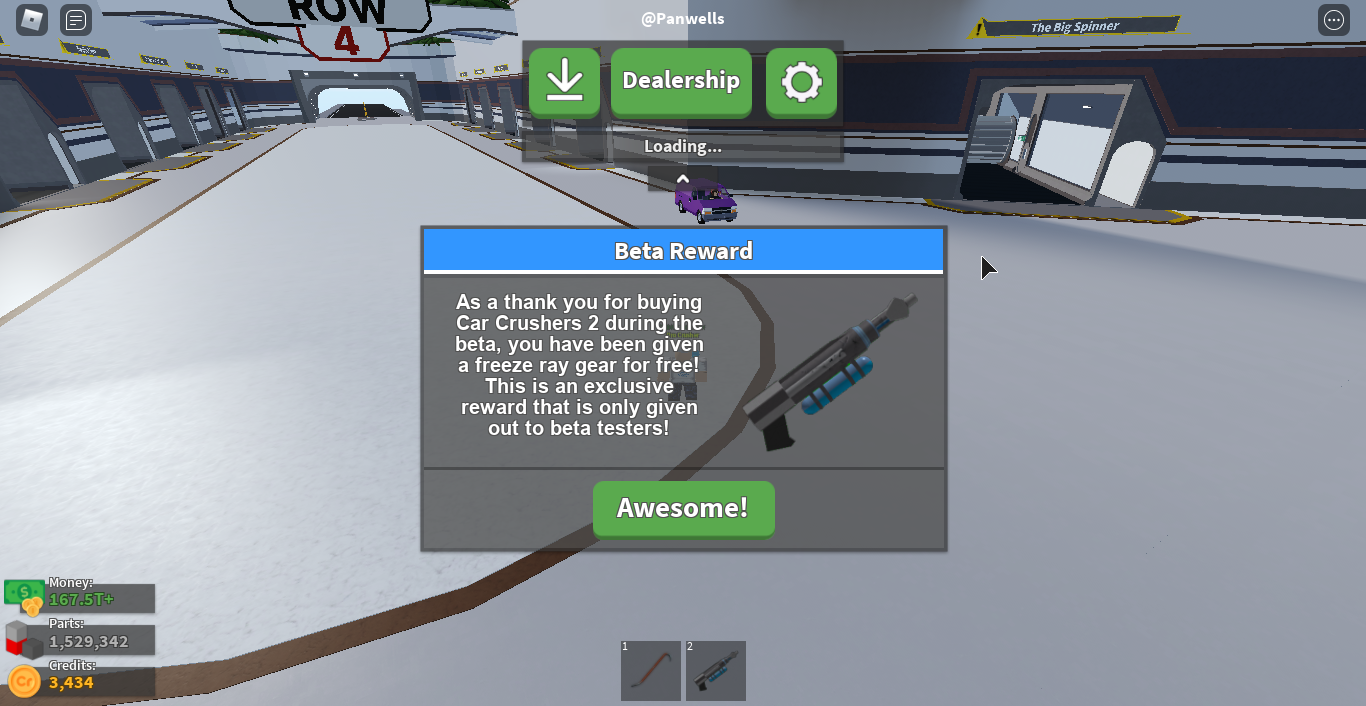Click the green download arrow button
The height and width of the screenshot is (706, 1366).
tap(565, 81)
